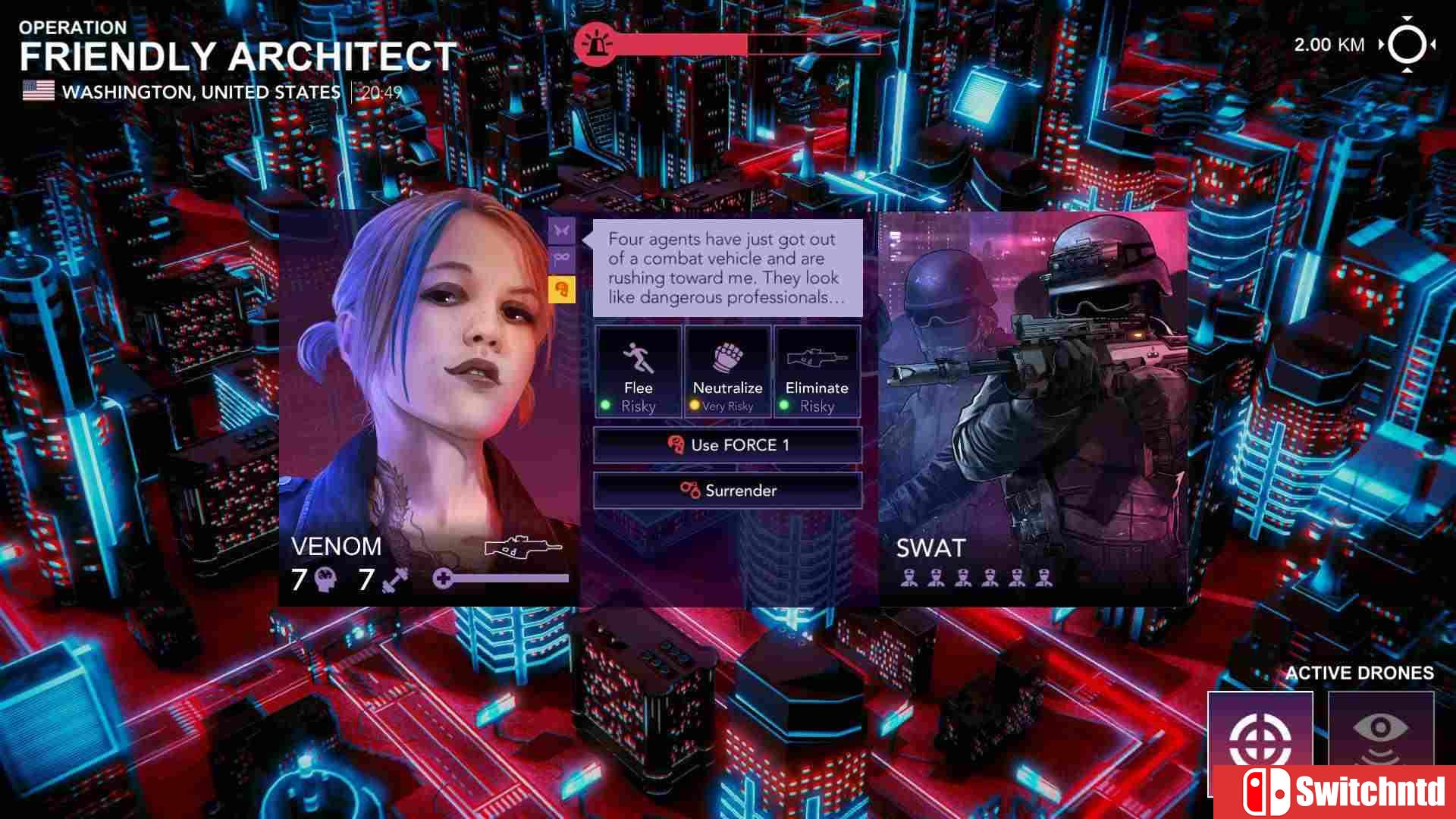The width and height of the screenshot is (1456, 819).
Task: Click the brain stat icon under Venom
Action: [324, 580]
